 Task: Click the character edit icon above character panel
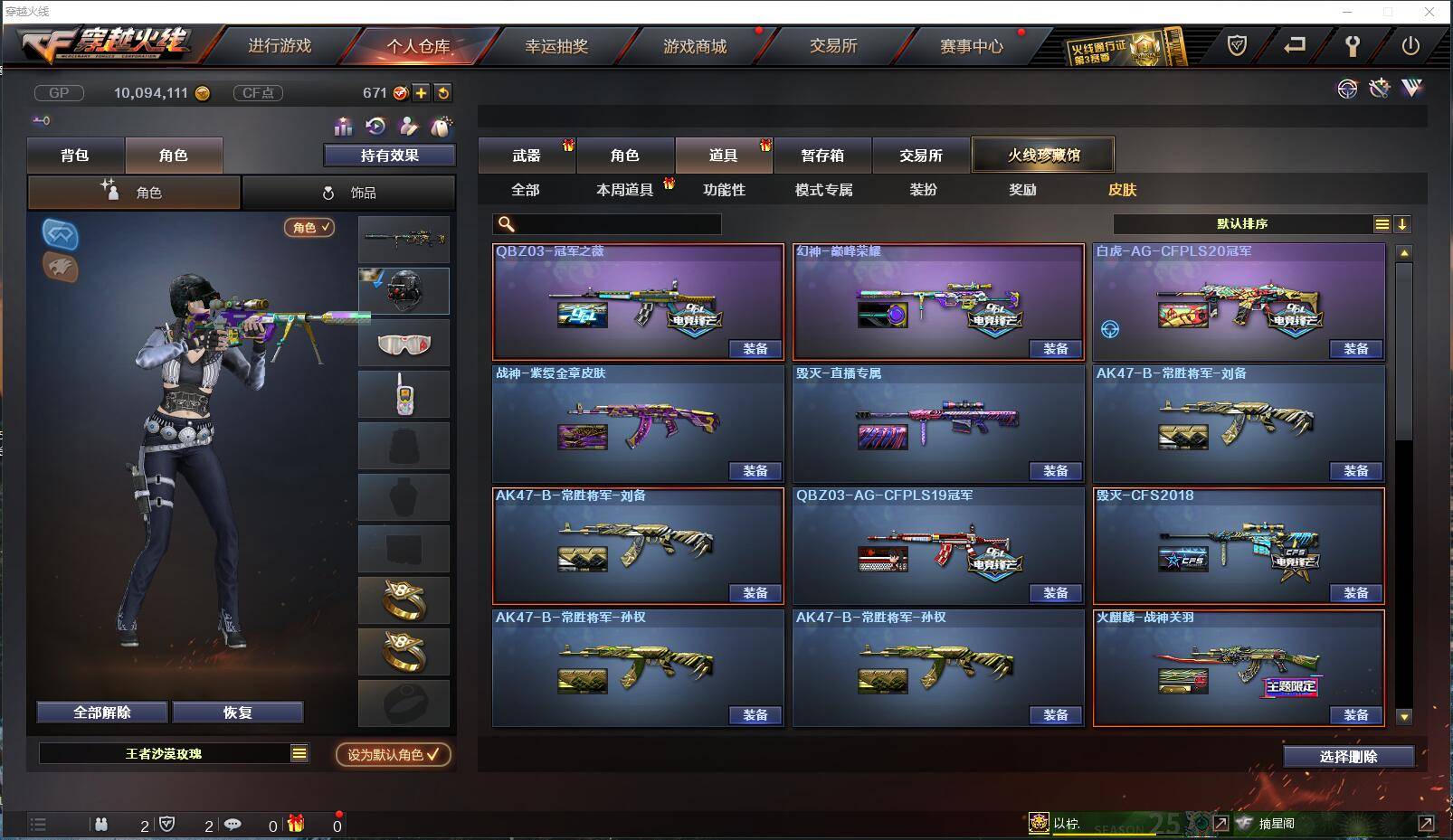(x=408, y=127)
